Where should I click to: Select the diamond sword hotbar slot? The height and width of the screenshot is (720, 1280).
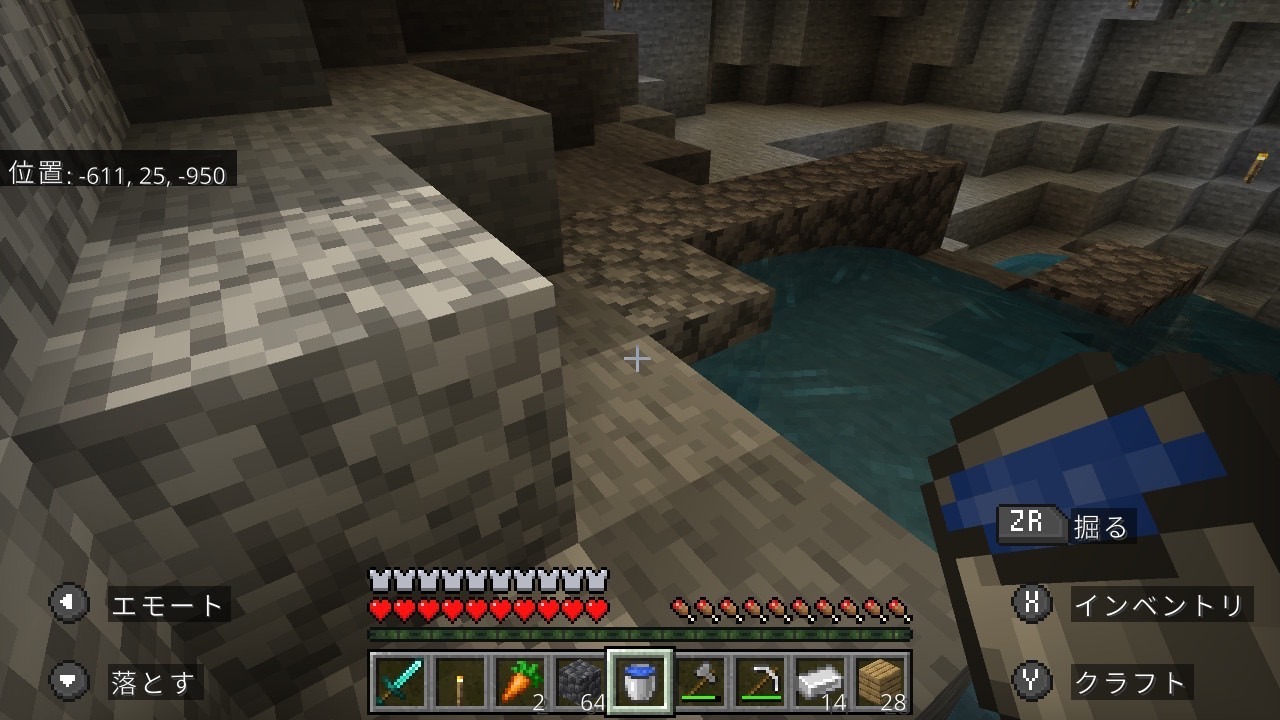click(x=397, y=682)
